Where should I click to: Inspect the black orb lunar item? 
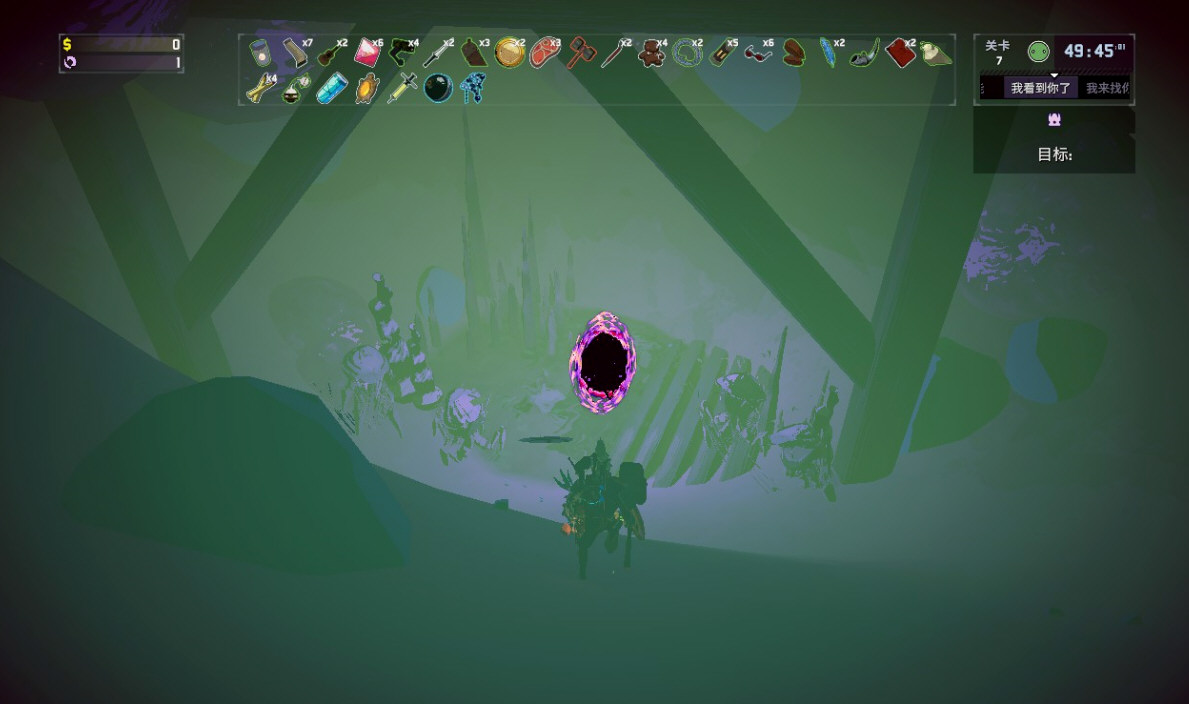438,88
